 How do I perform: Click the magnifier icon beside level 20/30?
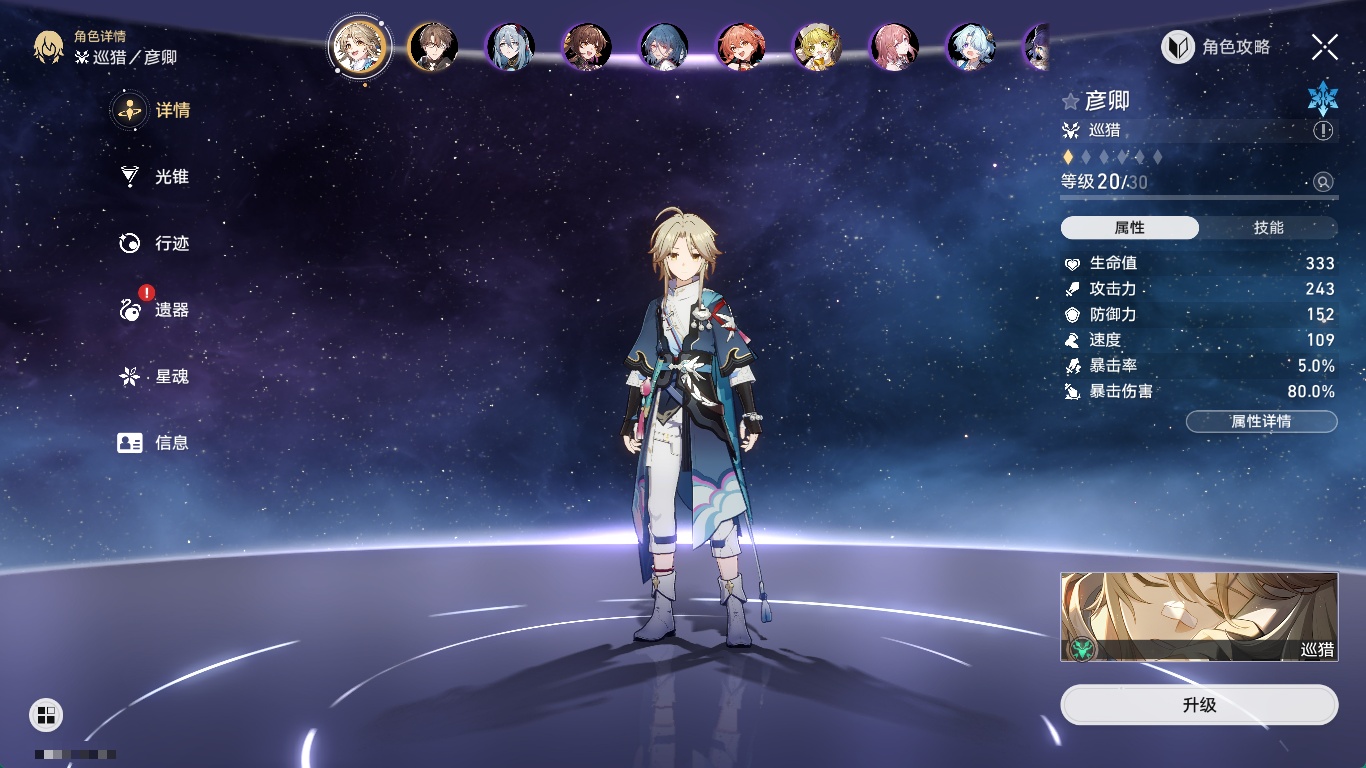(1323, 182)
